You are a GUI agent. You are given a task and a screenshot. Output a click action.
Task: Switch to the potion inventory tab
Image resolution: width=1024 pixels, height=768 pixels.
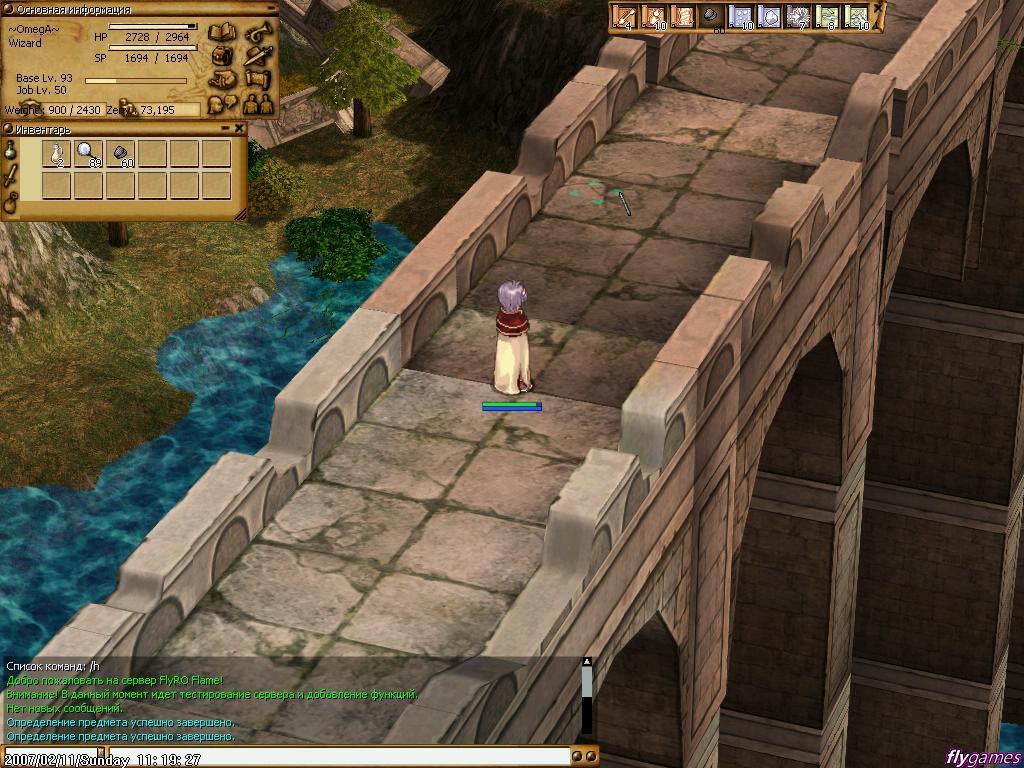(11, 152)
